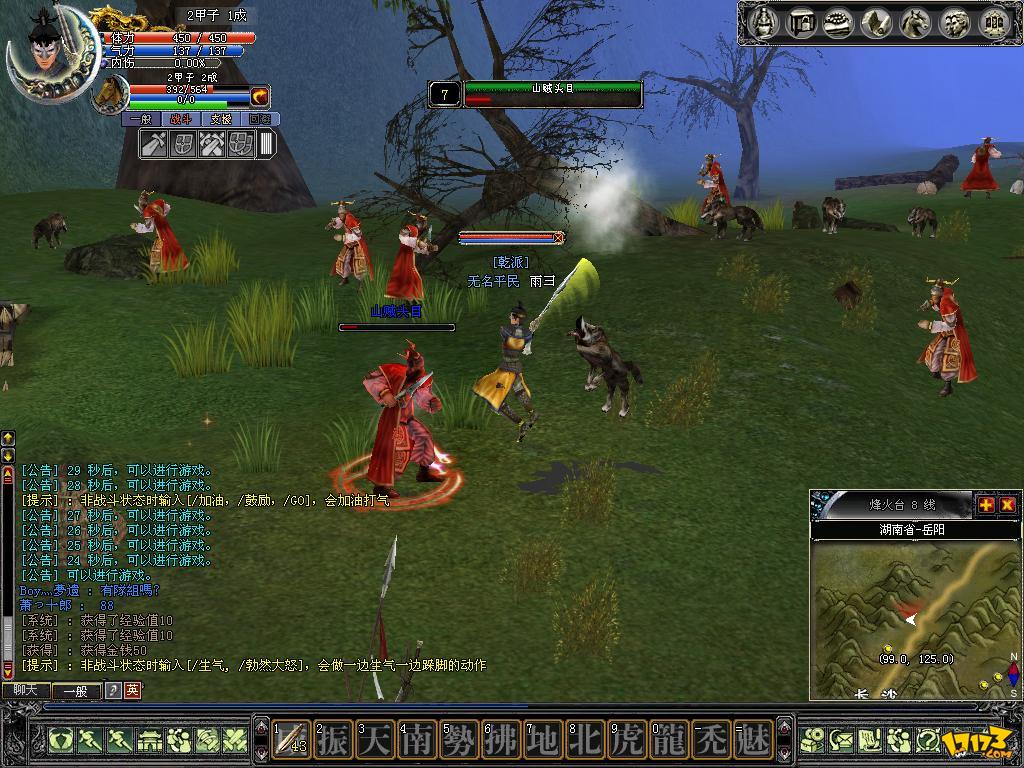Screen dimensions: 1024x768
Task: Open the character menu with the helmet icon
Action: (765, 22)
